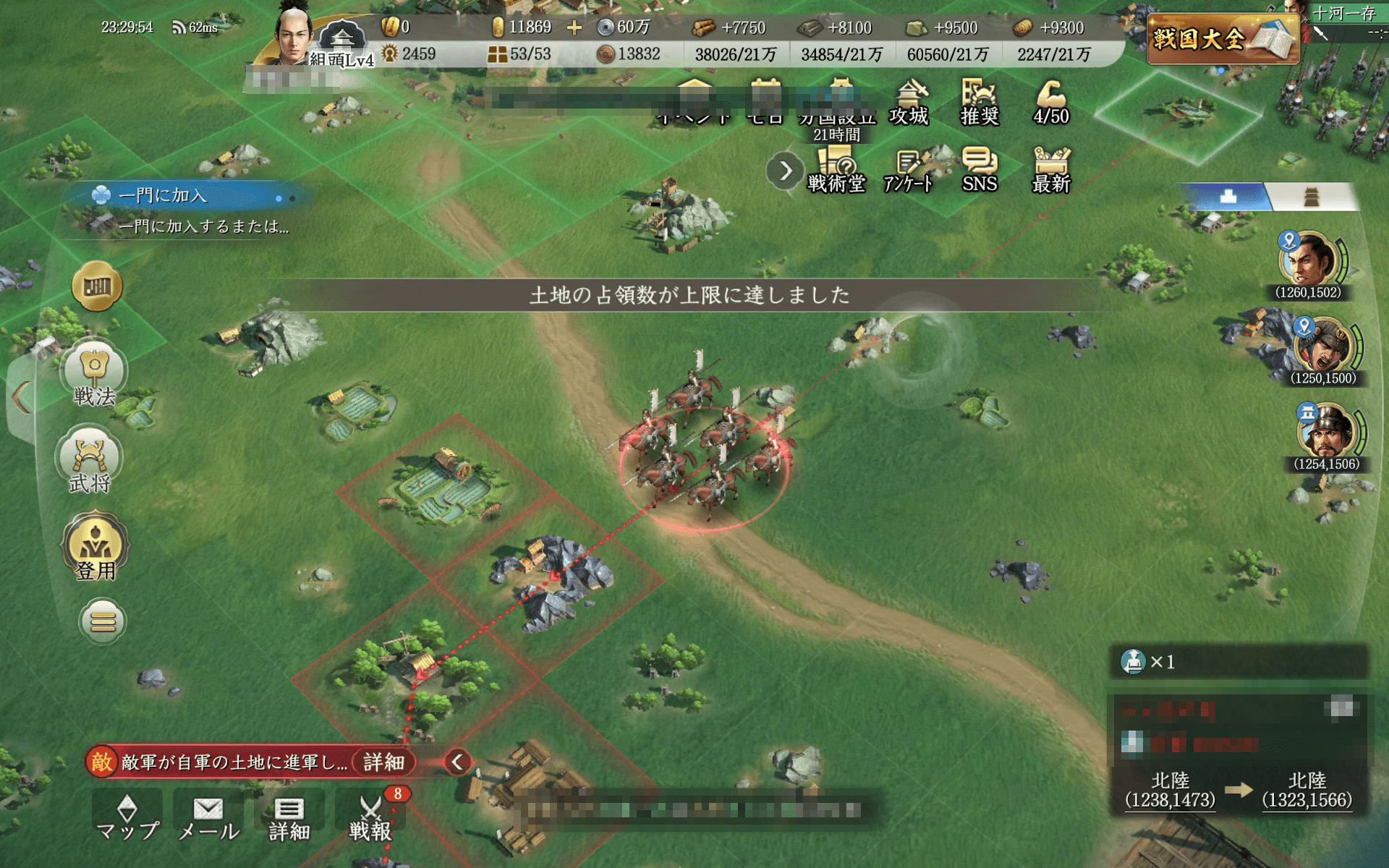Open the SNS feature

coord(980,169)
